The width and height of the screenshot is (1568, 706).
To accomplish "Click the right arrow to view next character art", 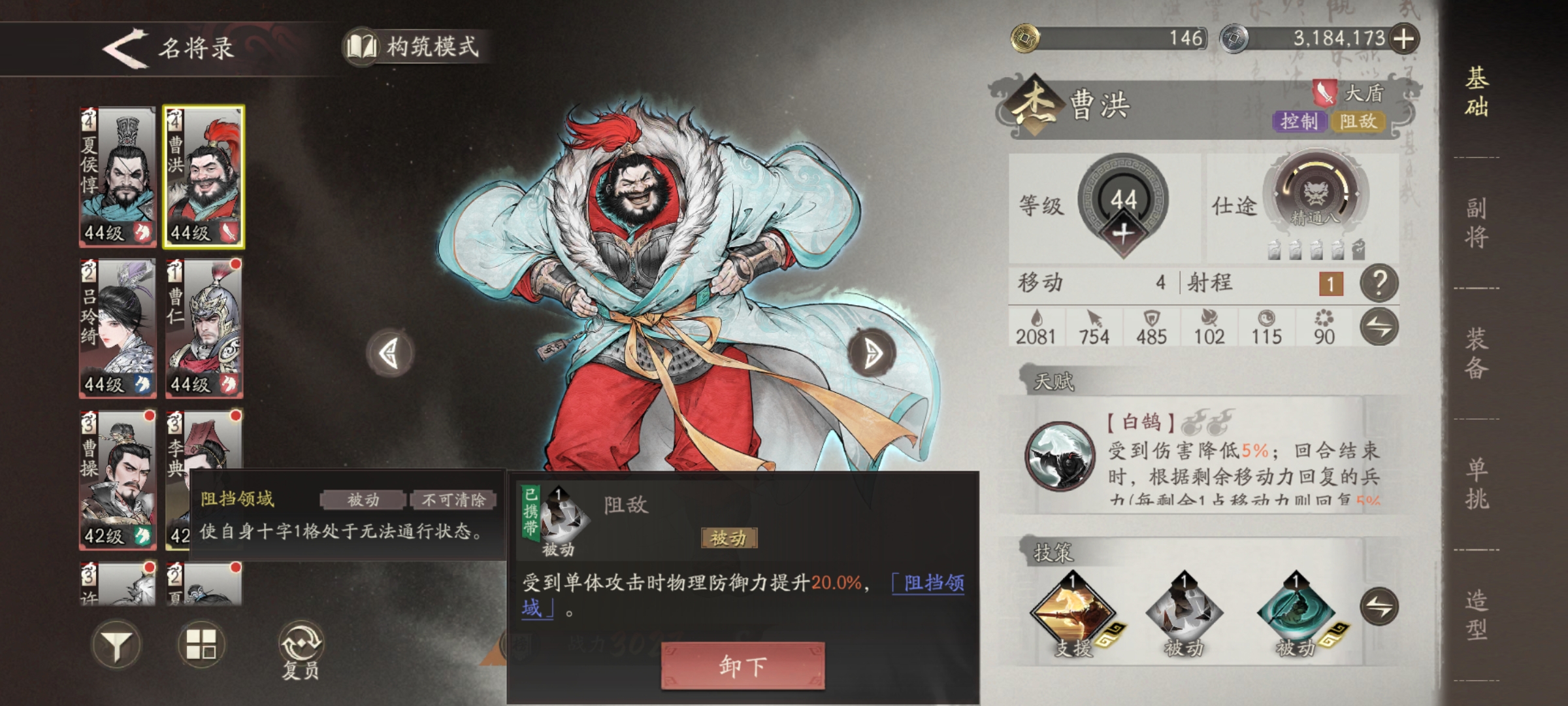I will 874,351.
